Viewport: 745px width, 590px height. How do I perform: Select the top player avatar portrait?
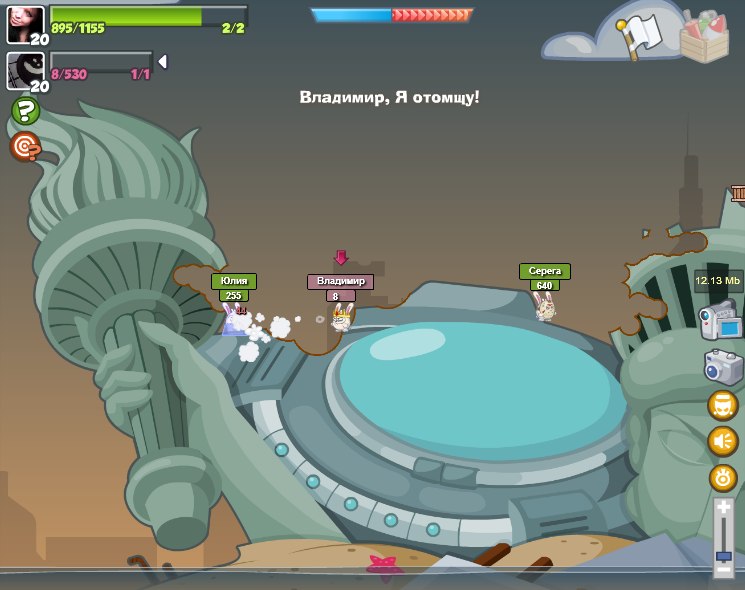click(x=25, y=25)
